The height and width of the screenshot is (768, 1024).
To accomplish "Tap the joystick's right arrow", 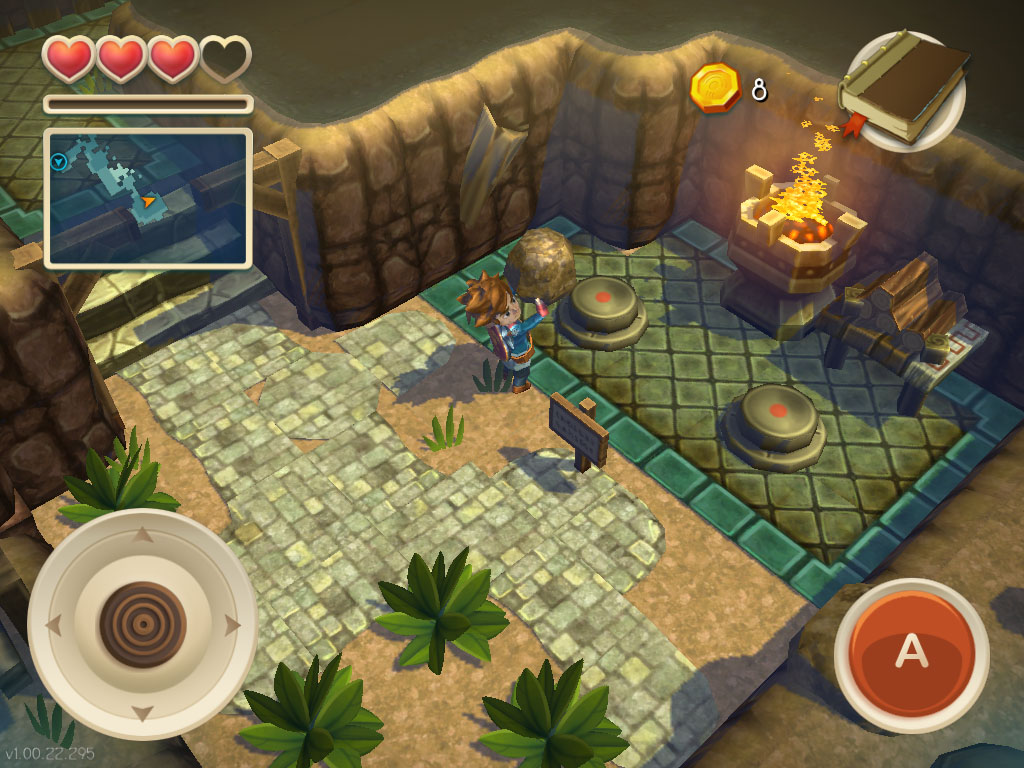I will click(x=234, y=626).
